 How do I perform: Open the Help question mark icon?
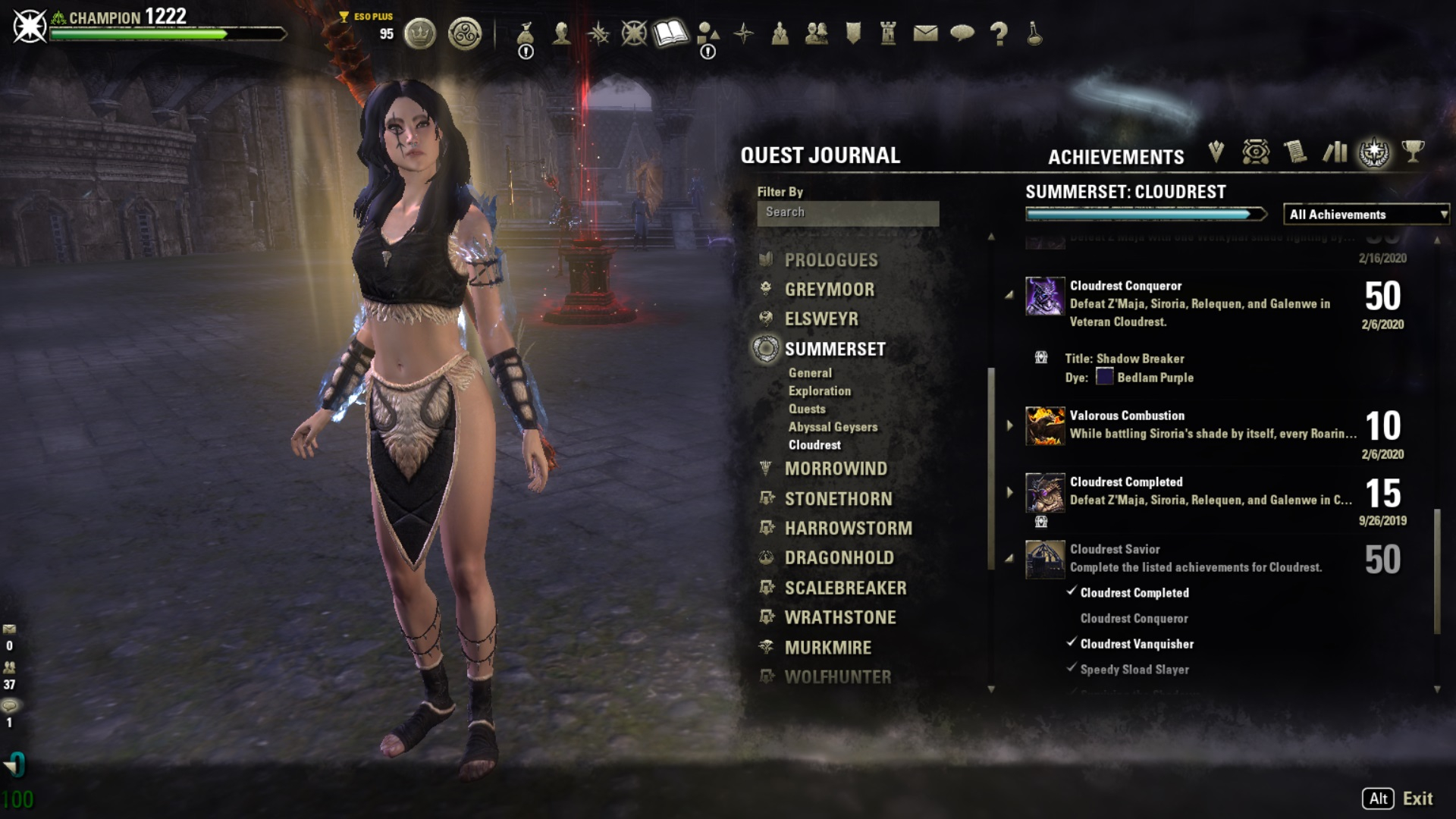pos(999,34)
